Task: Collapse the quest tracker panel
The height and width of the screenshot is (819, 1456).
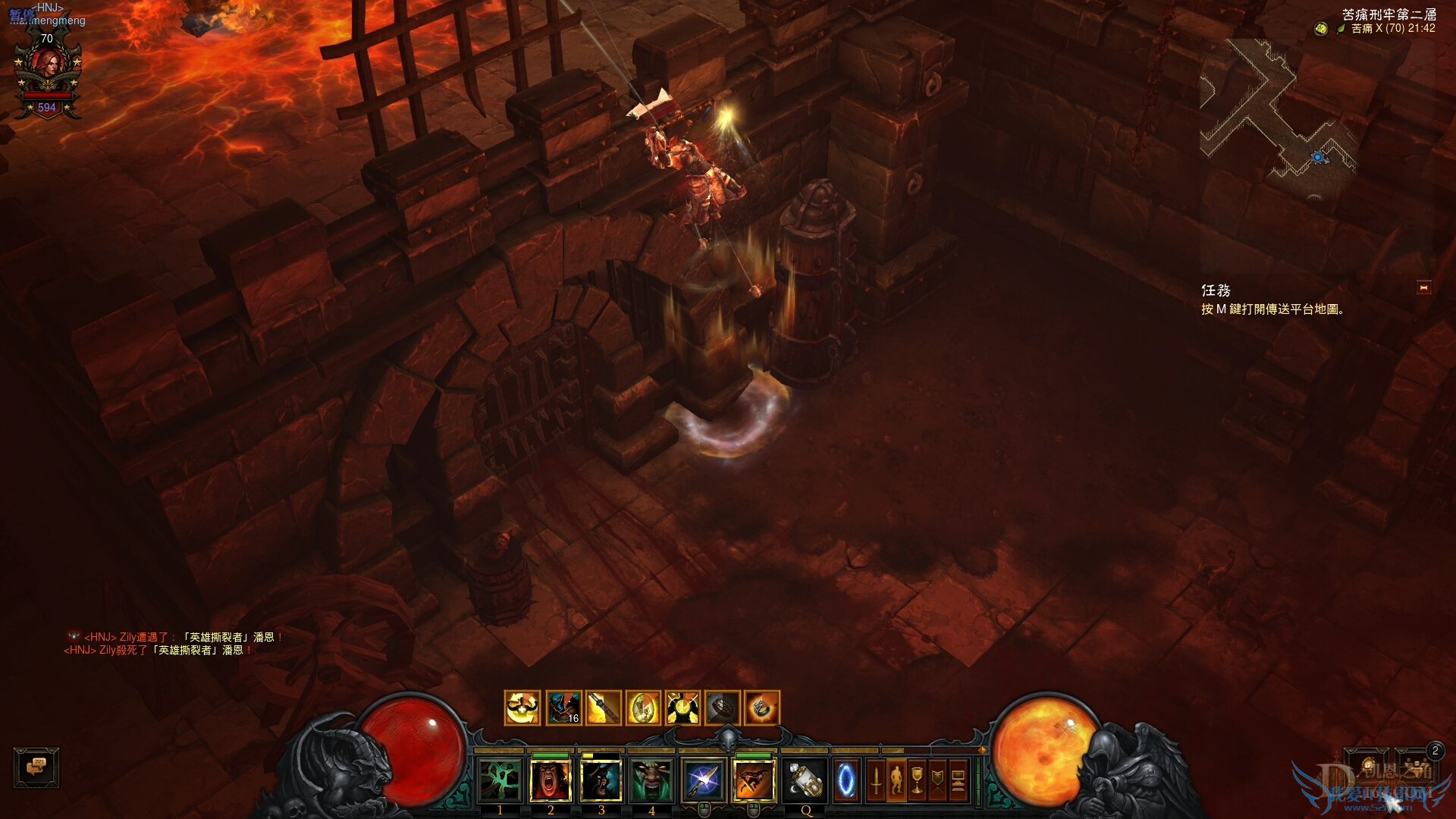Action: point(1423,288)
